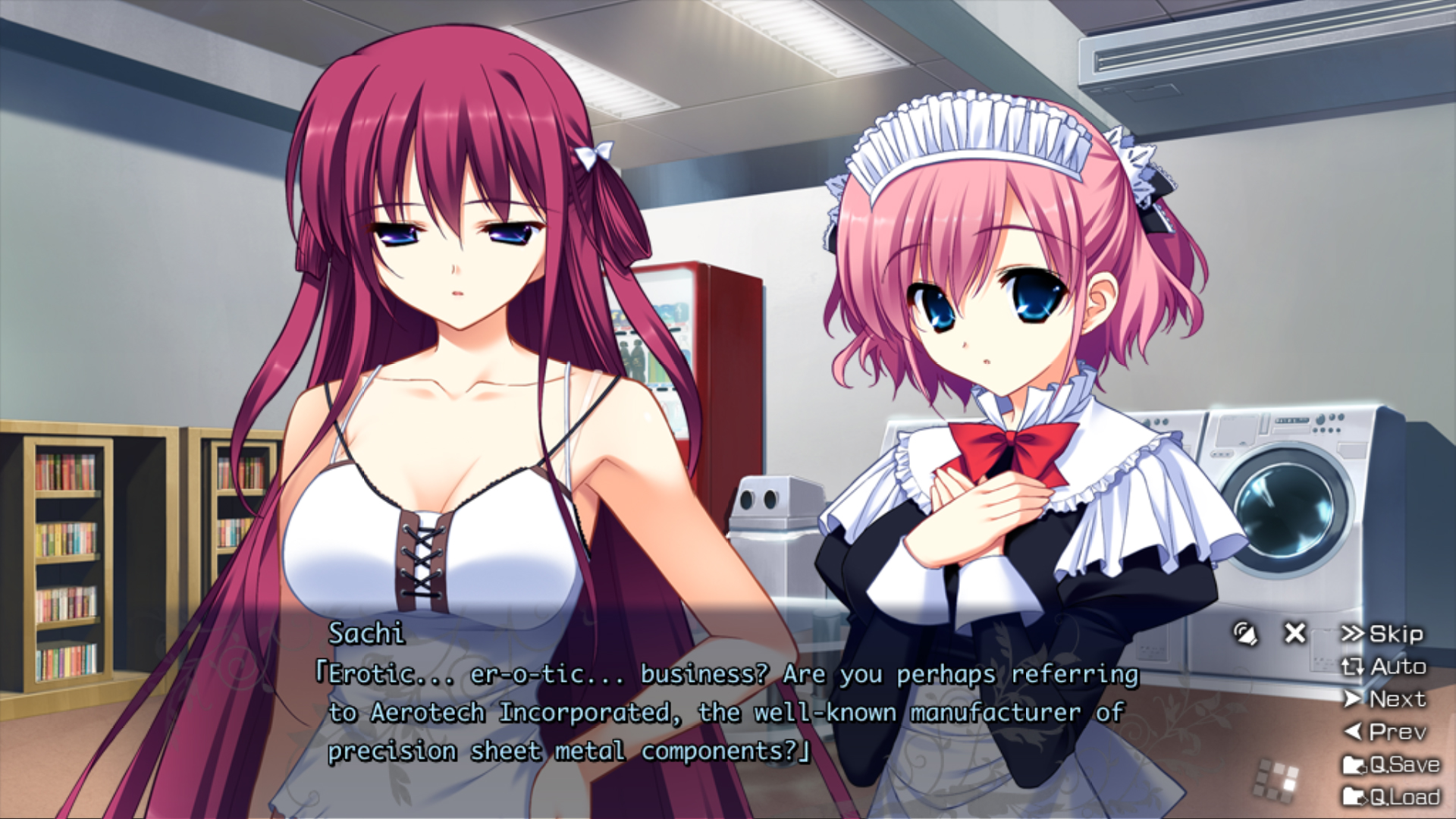This screenshot has width=1456, height=819.
Task: Quick load using Q.Load
Action: [x=1391, y=797]
